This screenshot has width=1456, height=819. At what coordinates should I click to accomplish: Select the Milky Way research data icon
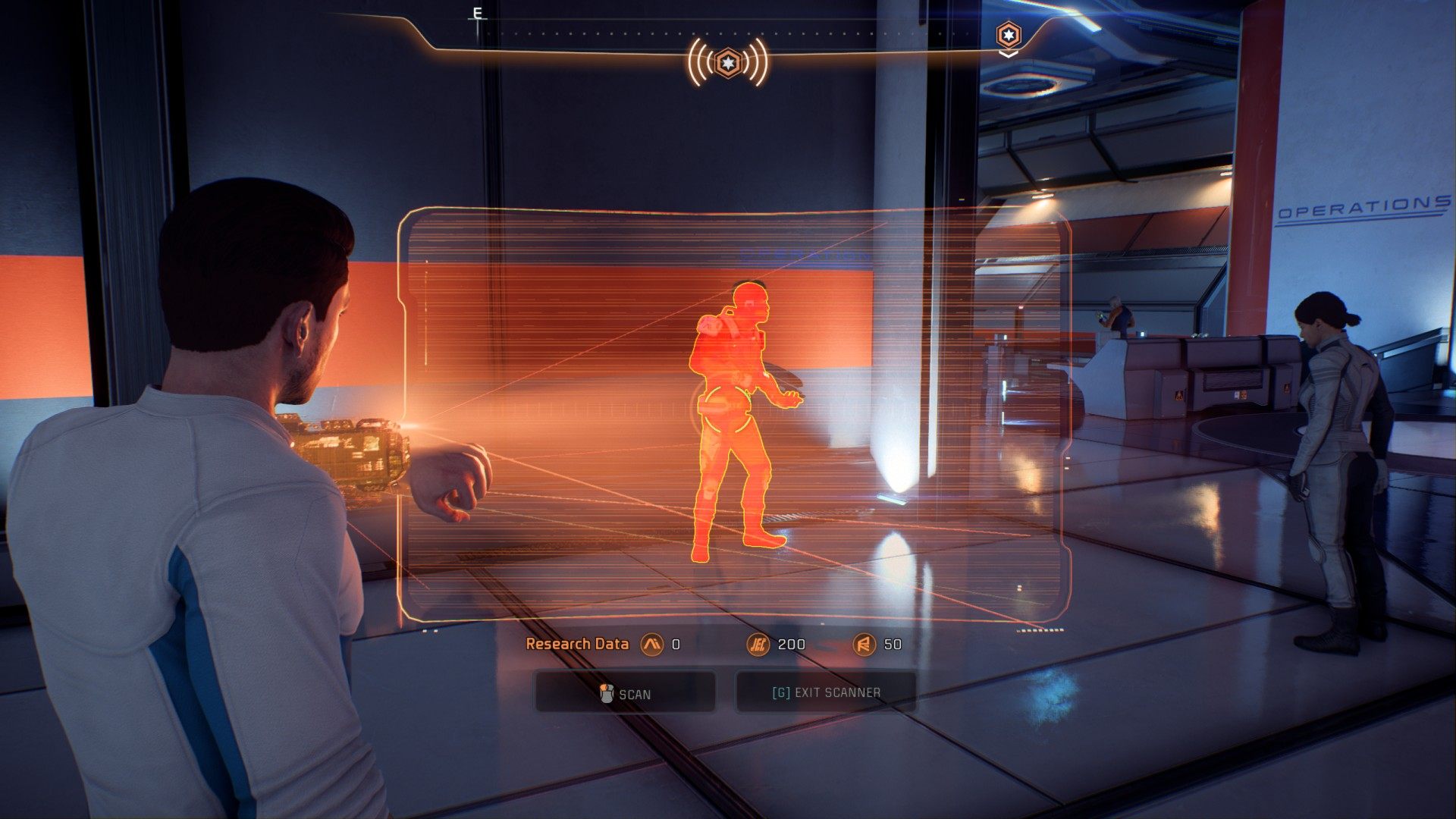point(651,645)
